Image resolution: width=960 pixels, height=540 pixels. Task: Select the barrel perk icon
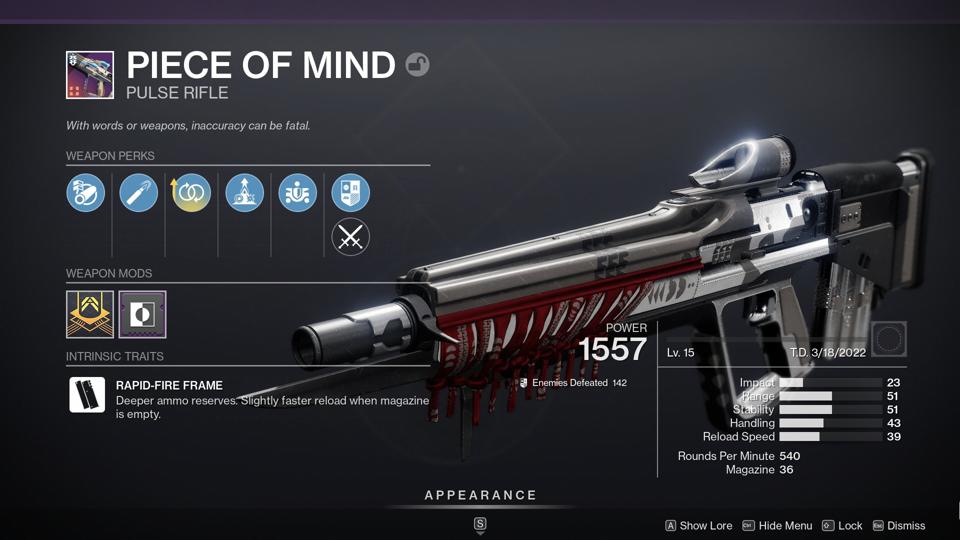[86, 193]
